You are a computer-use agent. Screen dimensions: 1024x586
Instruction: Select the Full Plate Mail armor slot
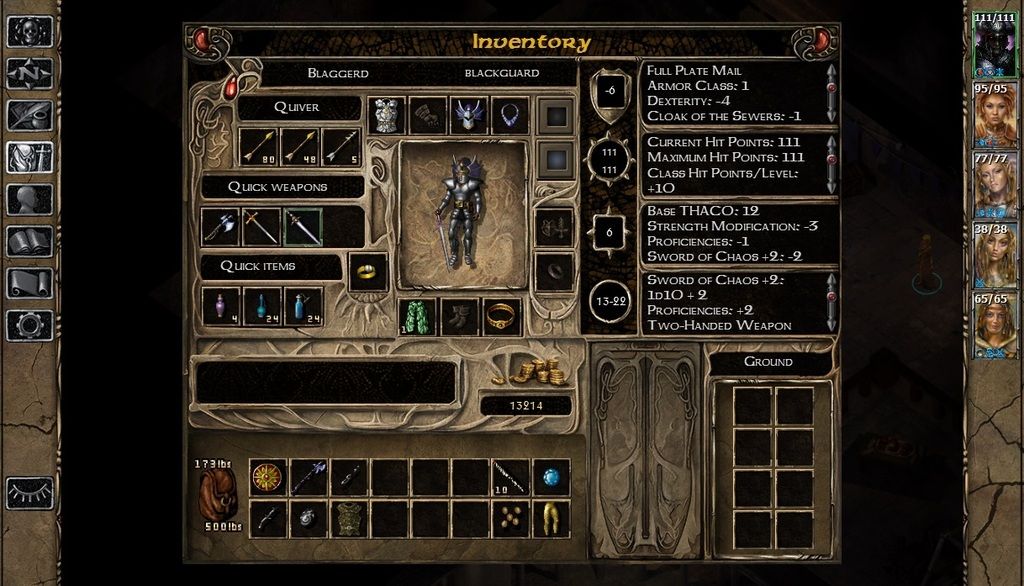coord(387,115)
